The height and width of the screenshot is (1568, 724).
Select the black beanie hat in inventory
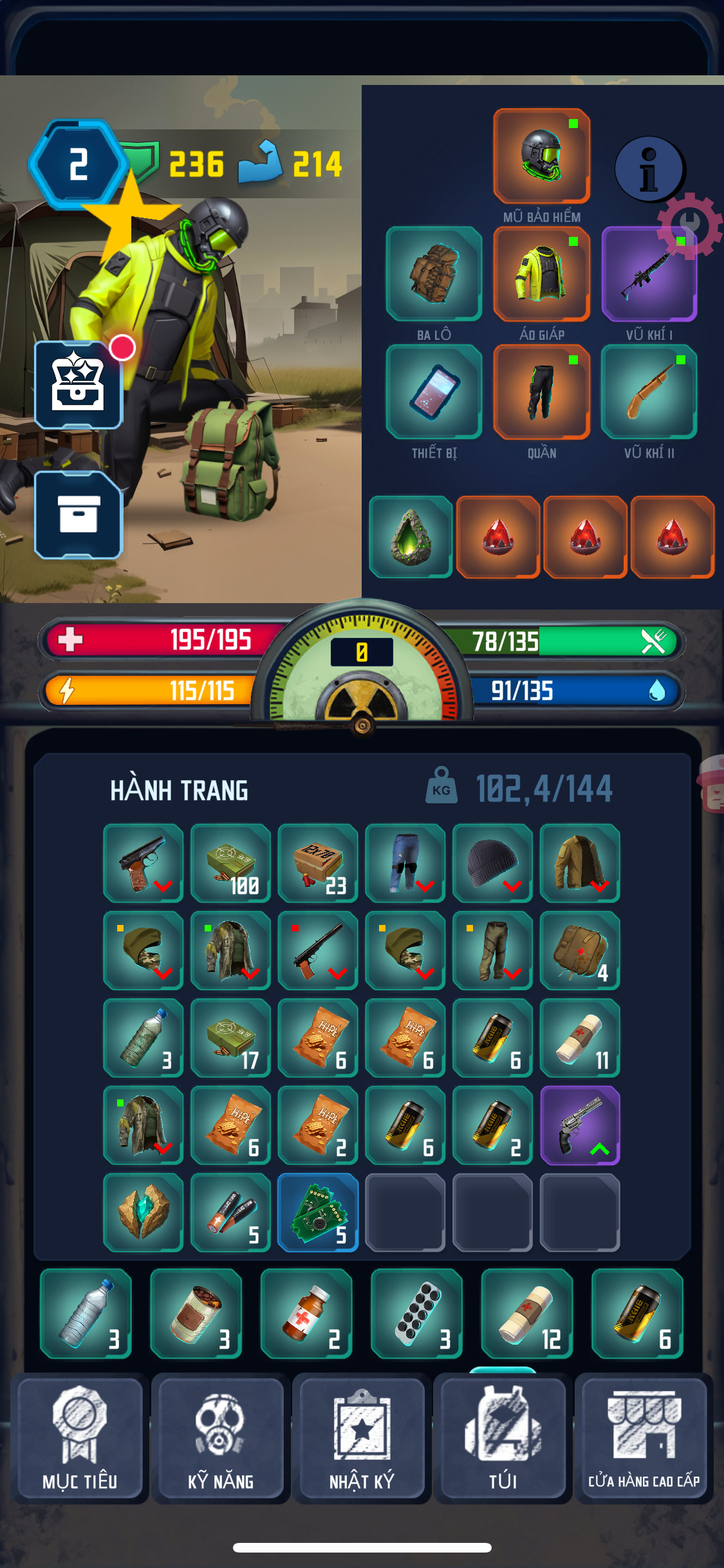492,863
